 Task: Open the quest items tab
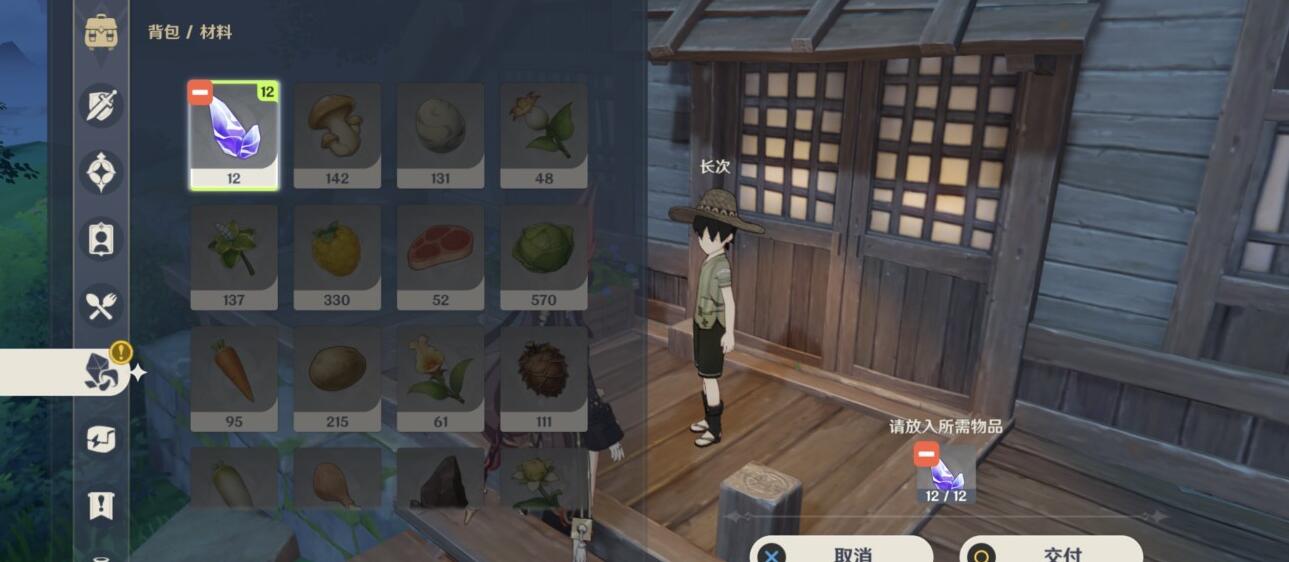tap(101, 506)
